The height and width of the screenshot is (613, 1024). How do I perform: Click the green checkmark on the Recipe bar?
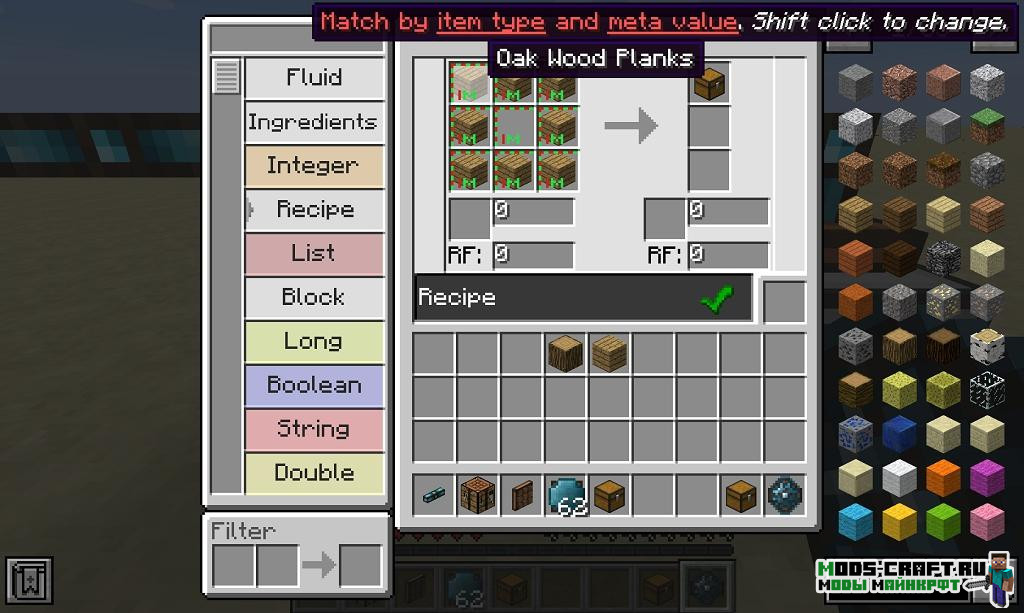(x=717, y=298)
